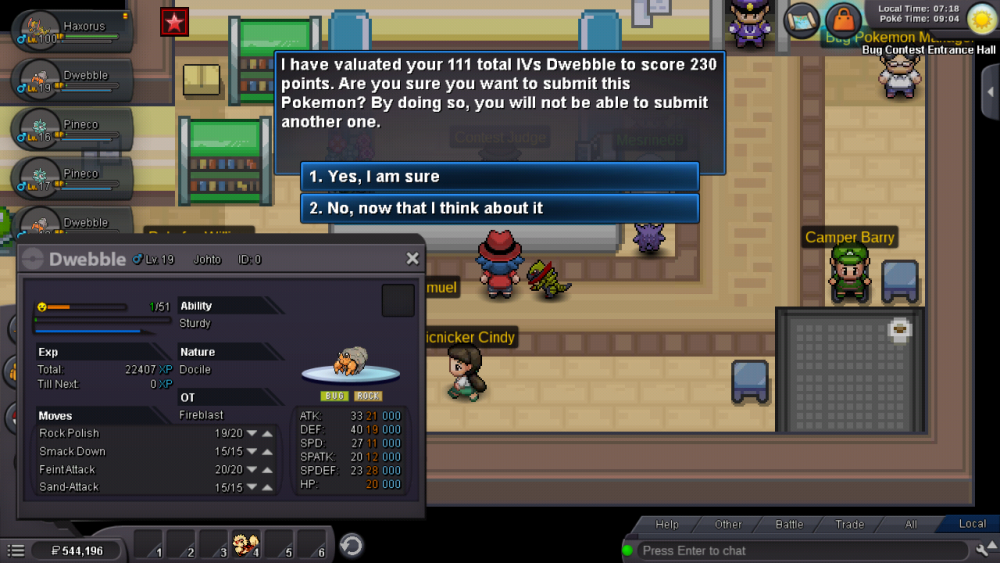Open chat settings wrench icon
The image size is (1000, 563).
[x=984, y=549]
